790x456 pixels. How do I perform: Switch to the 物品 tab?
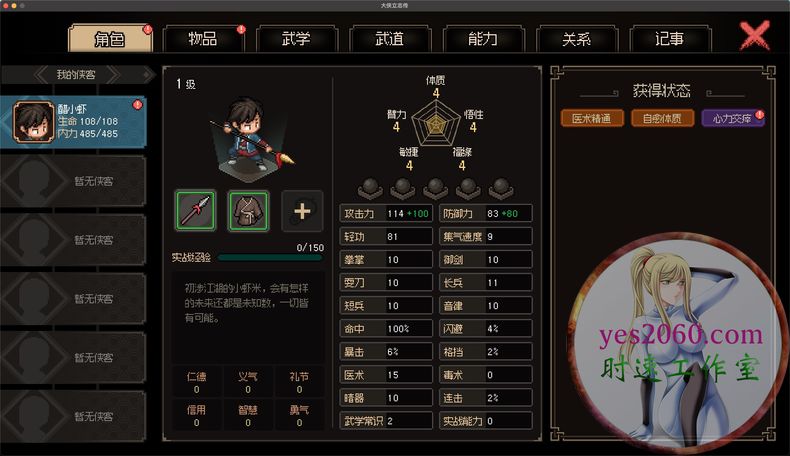pyautogui.click(x=203, y=39)
